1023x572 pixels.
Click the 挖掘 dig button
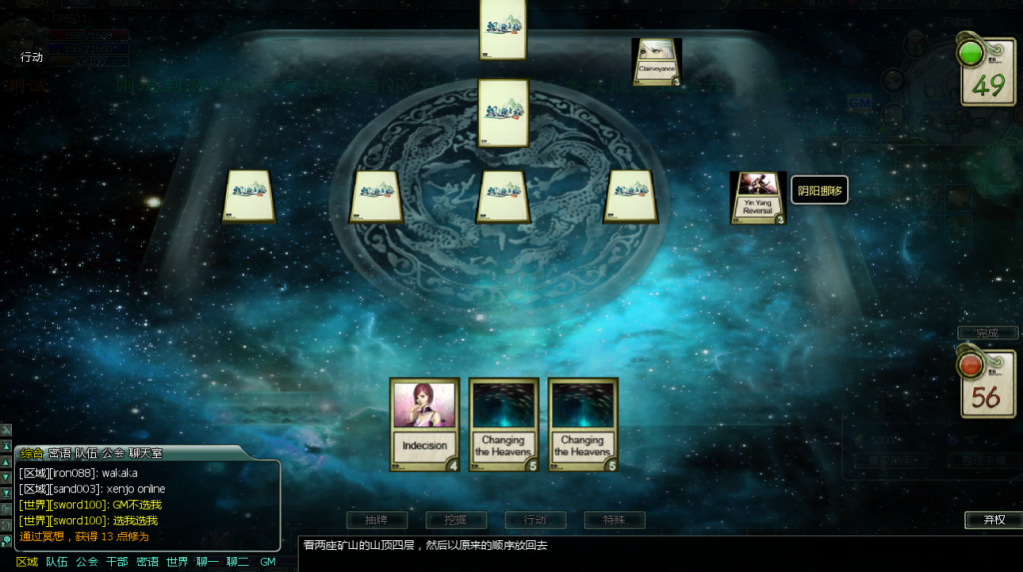pyautogui.click(x=455, y=520)
